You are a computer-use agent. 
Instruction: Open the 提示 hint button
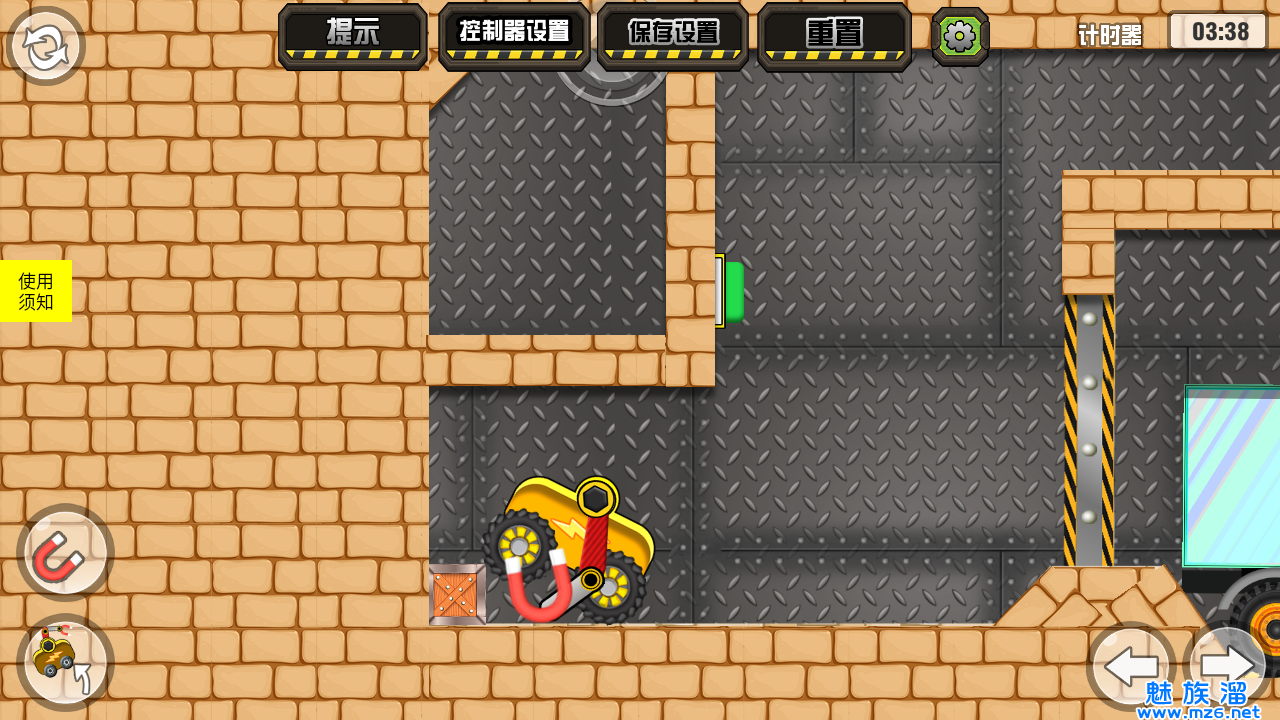pyautogui.click(x=353, y=35)
